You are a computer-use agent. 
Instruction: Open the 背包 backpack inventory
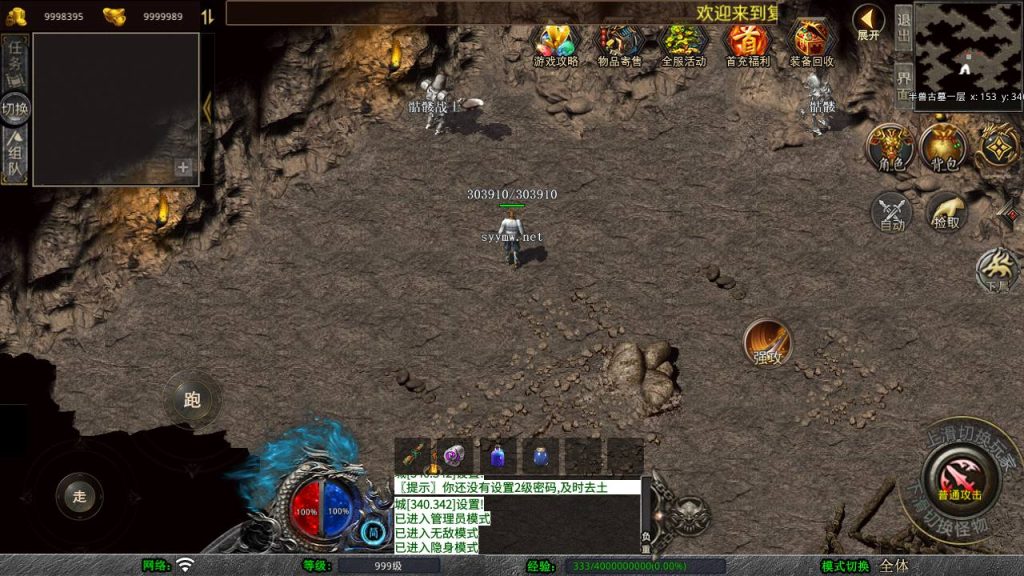click(943, 147)
